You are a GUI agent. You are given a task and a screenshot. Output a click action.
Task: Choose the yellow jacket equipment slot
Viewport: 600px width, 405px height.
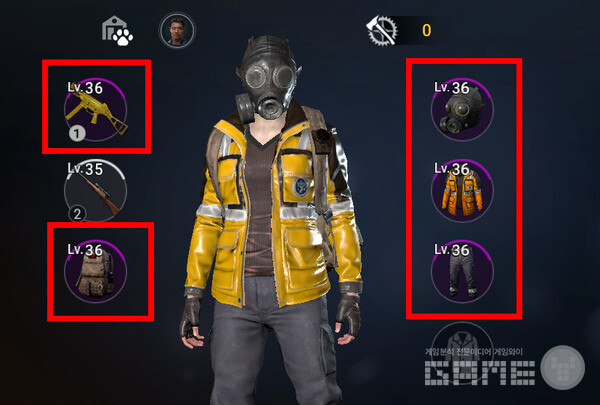coord(462,188)
